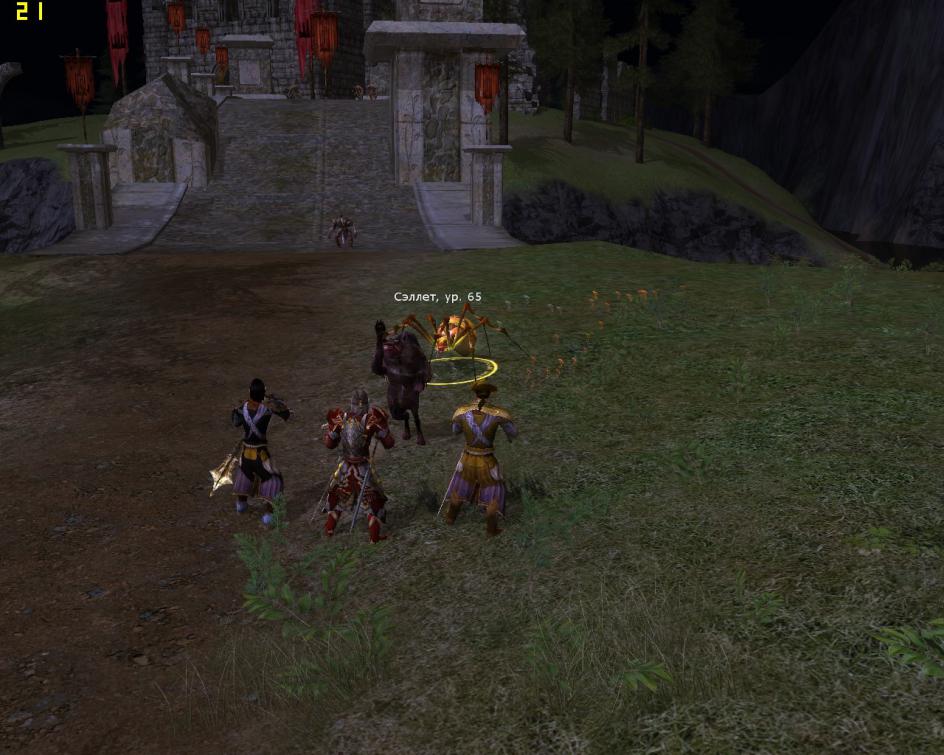Click the Сэллет level 65 nameplate
Image resolution: width=944 pixels, height=755 pixels.
point(437,297)
